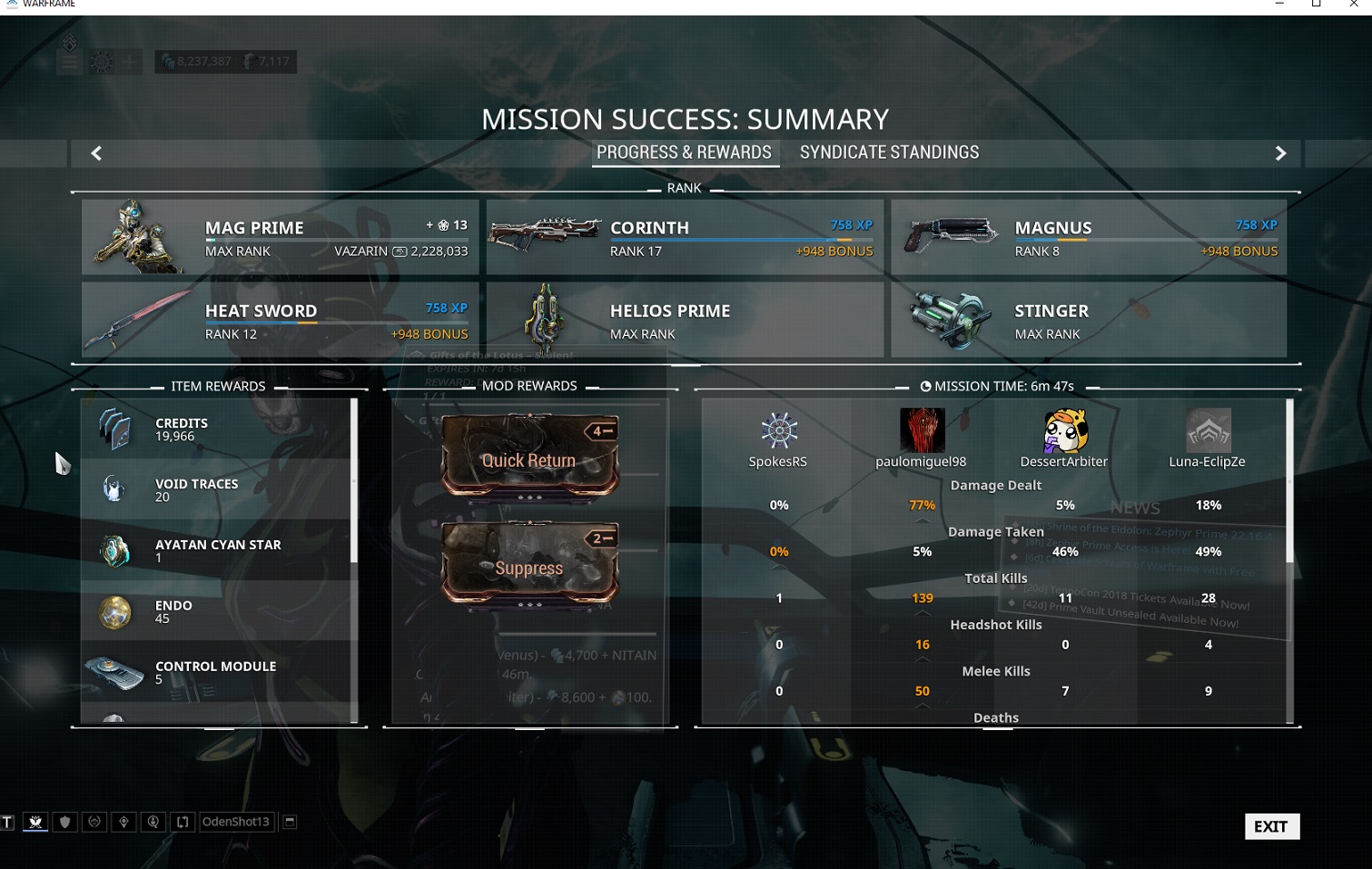
Task: Select the Ayatan Cyan Star reward row
Action: [216, 550]
